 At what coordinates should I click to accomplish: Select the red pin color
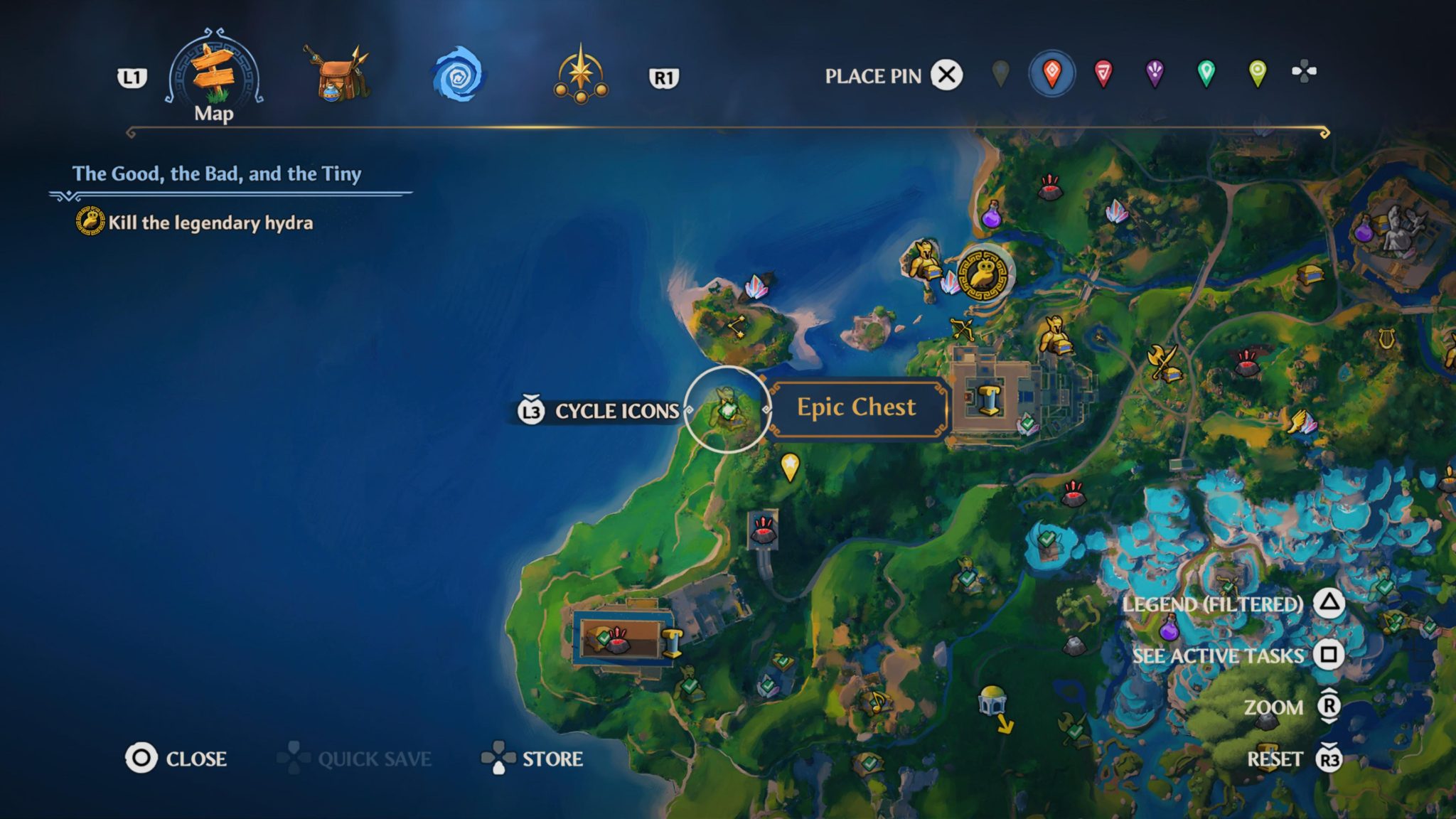coord(1103,72)
